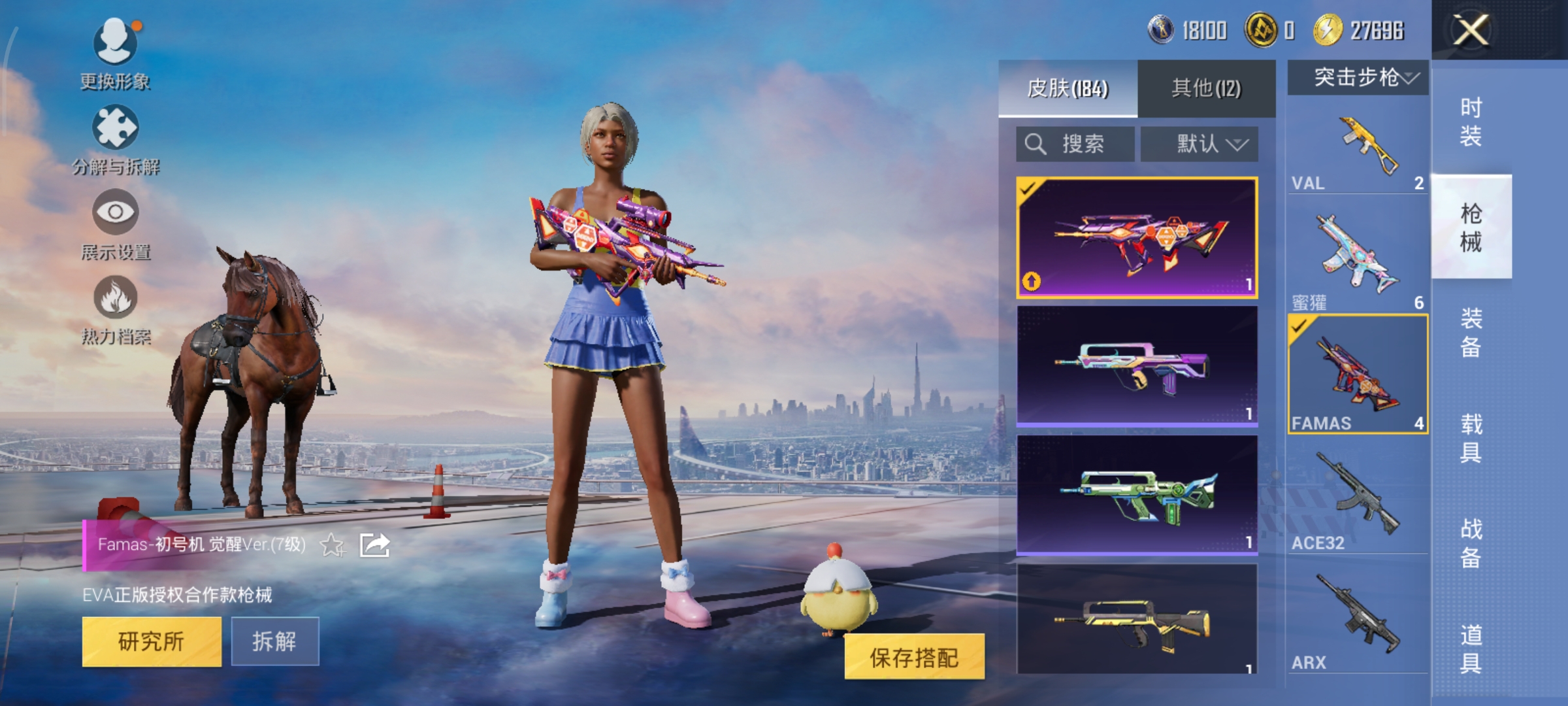Close the wardrobe with the X button

(x=1470, y=31)
